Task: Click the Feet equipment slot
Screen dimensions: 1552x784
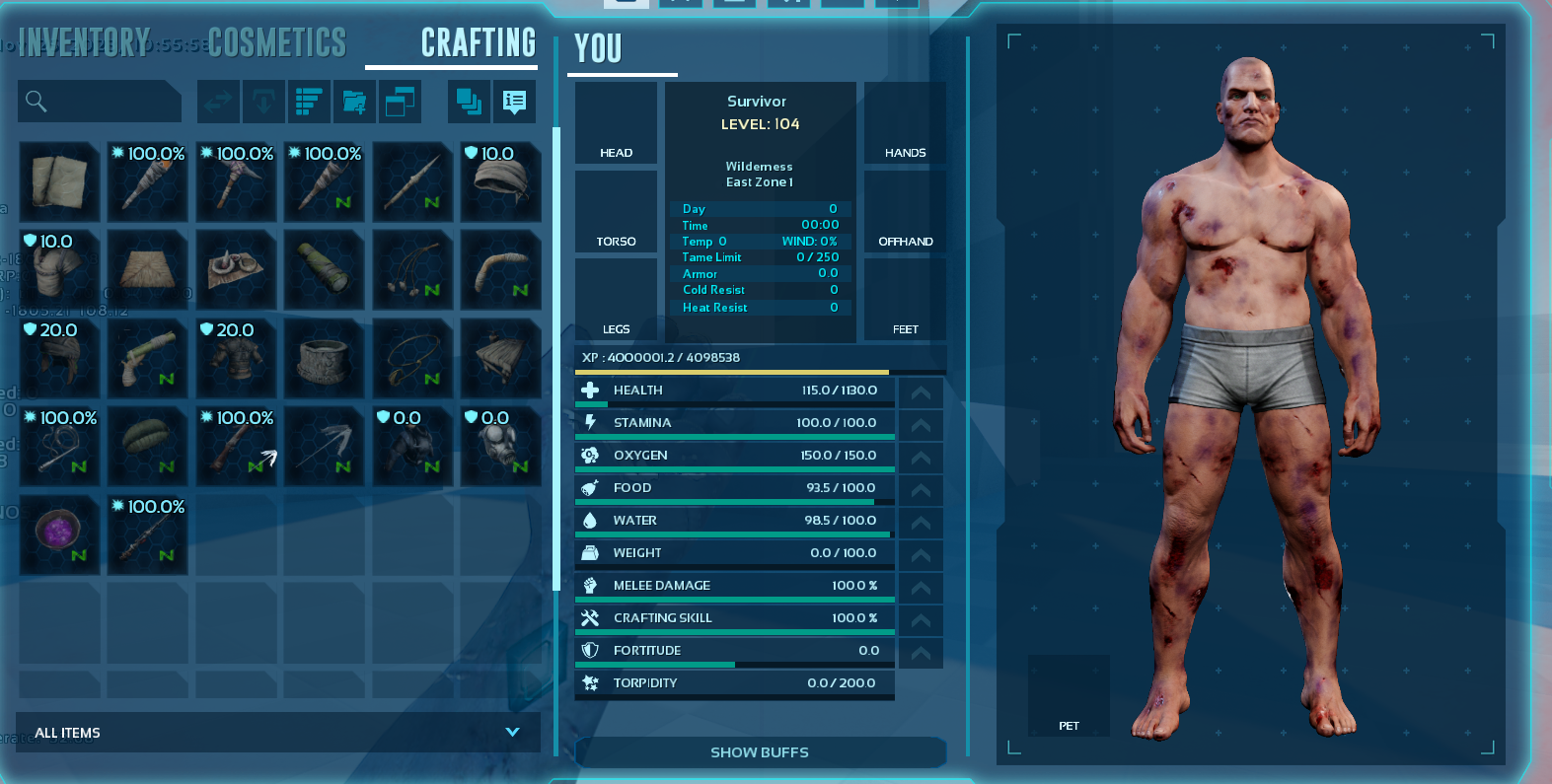Action: [905, 300]
